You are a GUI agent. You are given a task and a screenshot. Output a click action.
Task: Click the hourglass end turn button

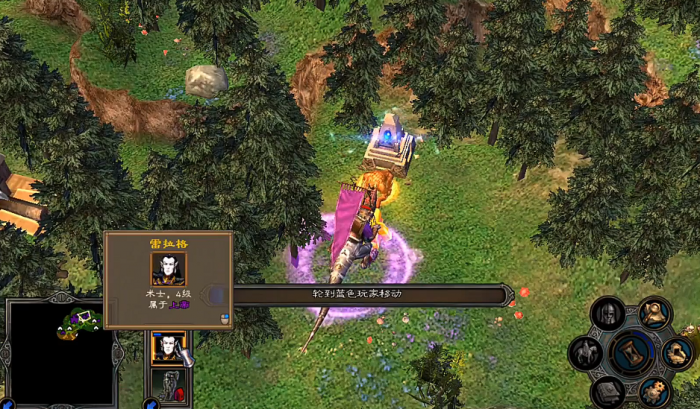tap(633, 352)
